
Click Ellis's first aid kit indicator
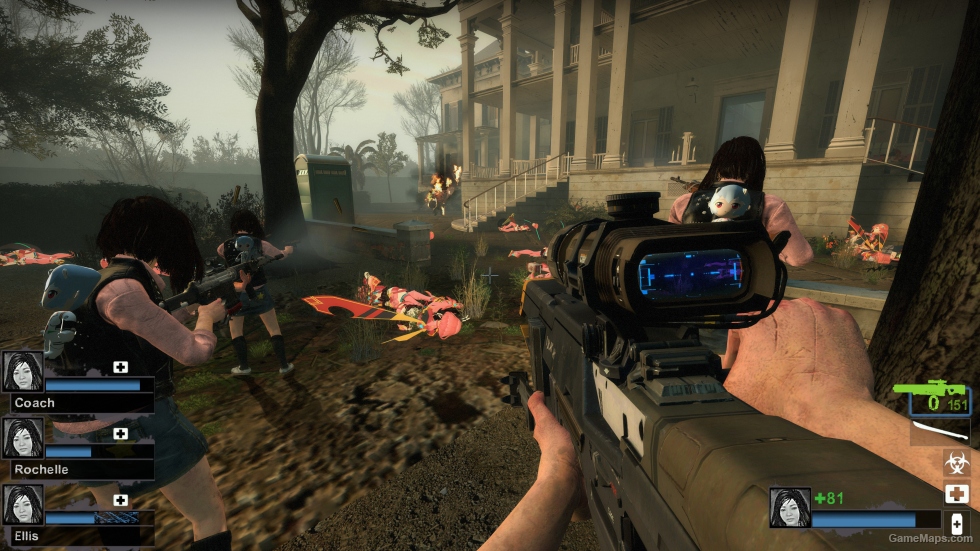click(121, 500)
